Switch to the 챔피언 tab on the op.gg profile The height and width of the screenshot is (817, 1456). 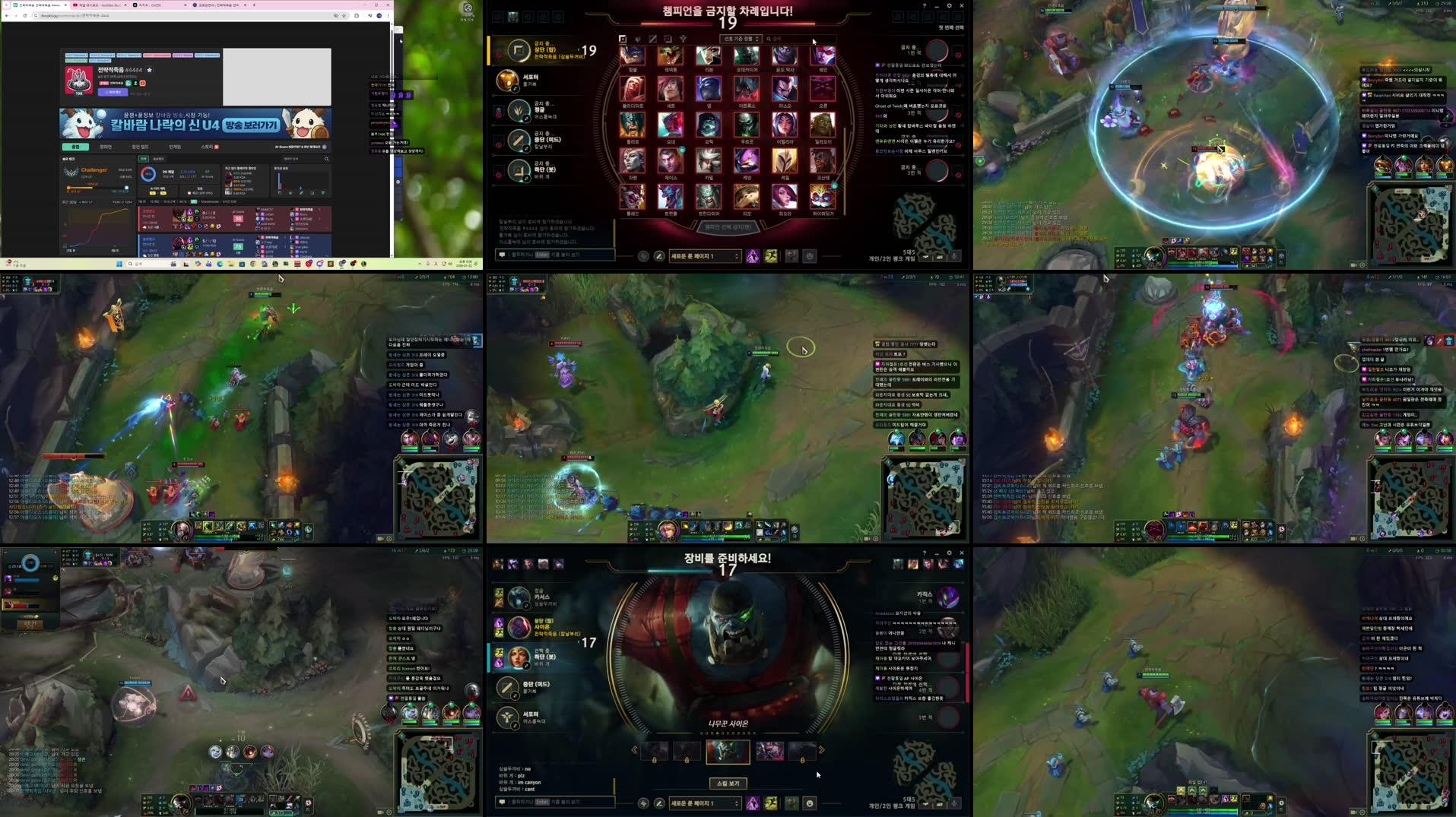(x=107, y=147)
